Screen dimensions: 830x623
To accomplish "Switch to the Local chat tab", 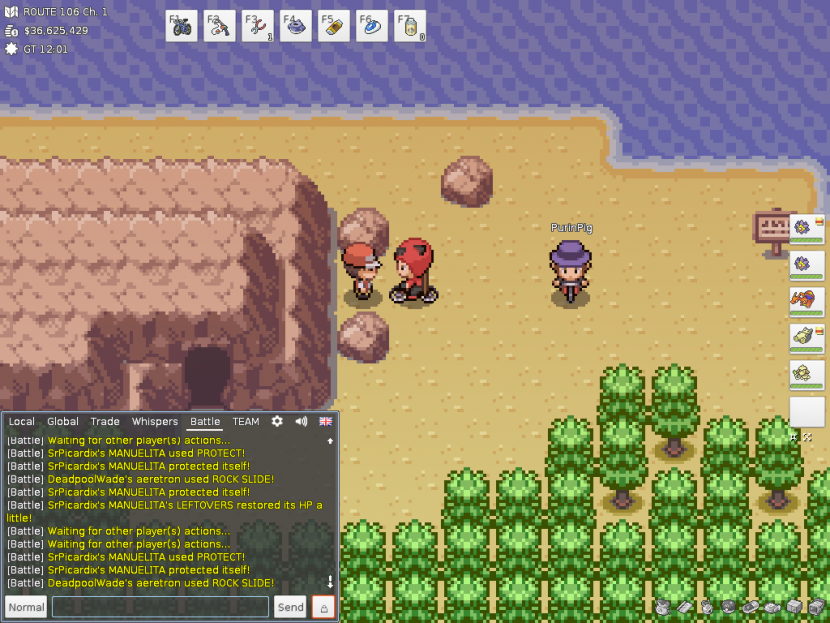I will 22,422.
